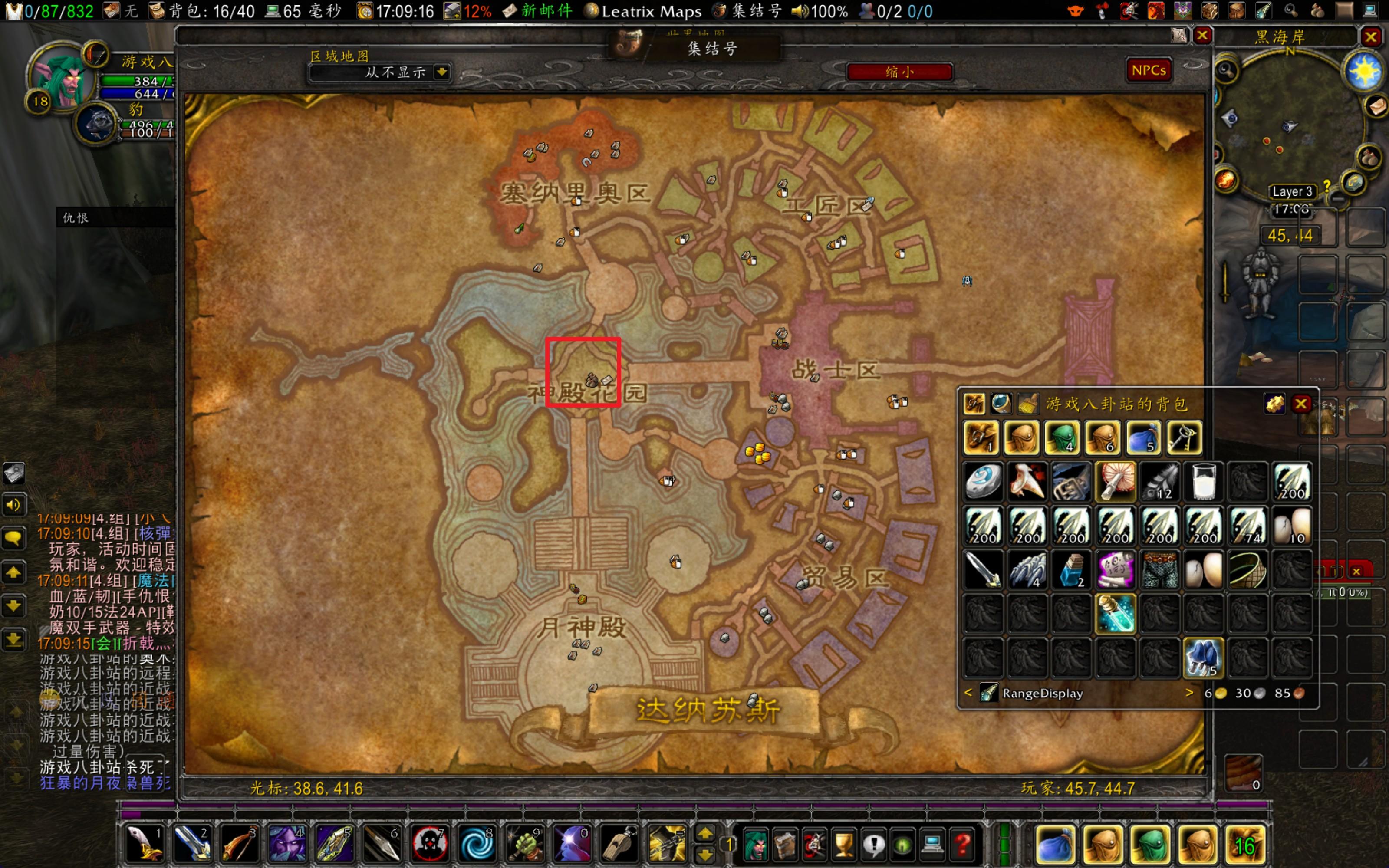Click the key ring icon in bag bar
Viewport: 1389px width, 868px height.
pos(1184,437)
